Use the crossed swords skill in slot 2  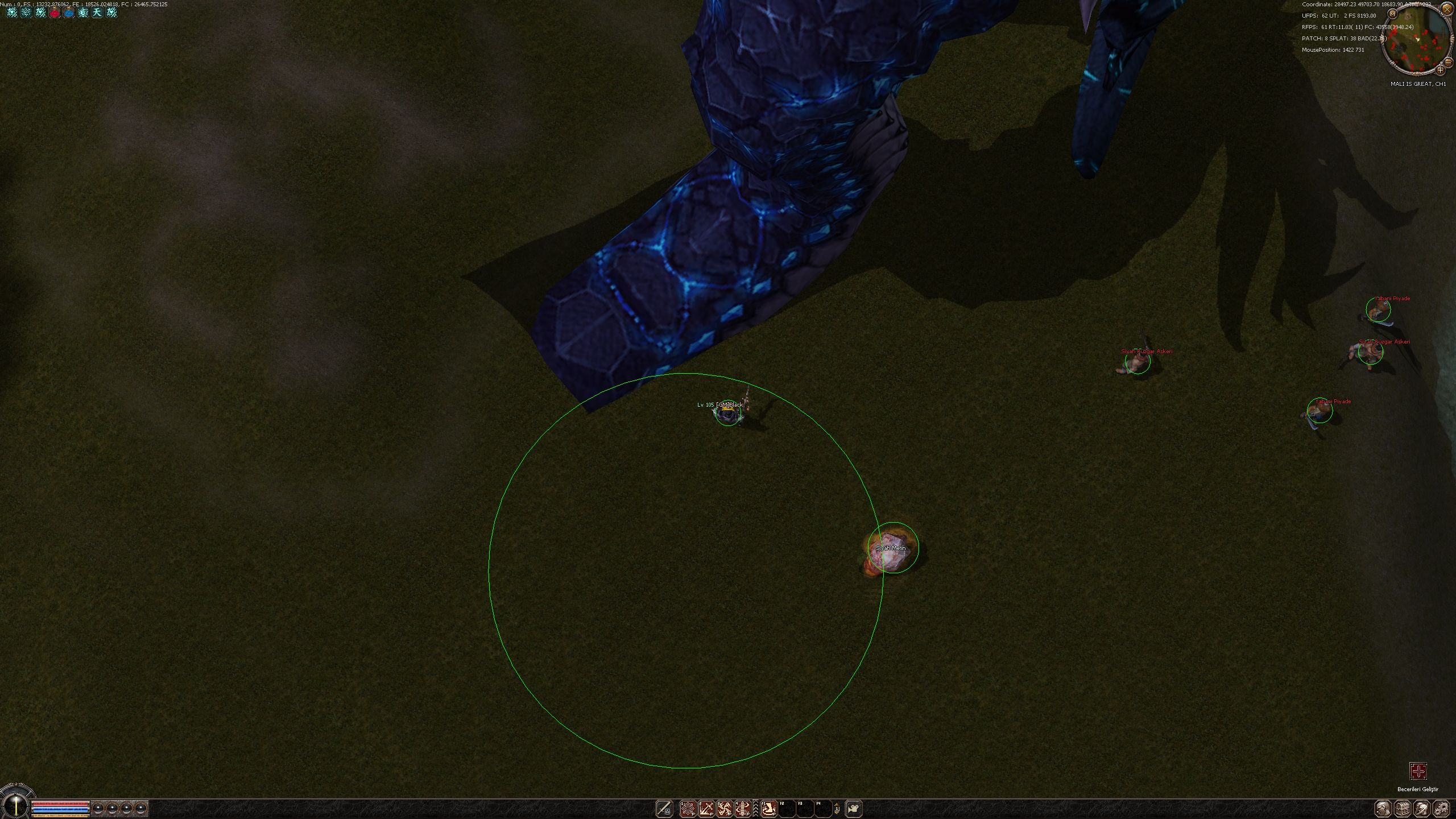[706, 808]
